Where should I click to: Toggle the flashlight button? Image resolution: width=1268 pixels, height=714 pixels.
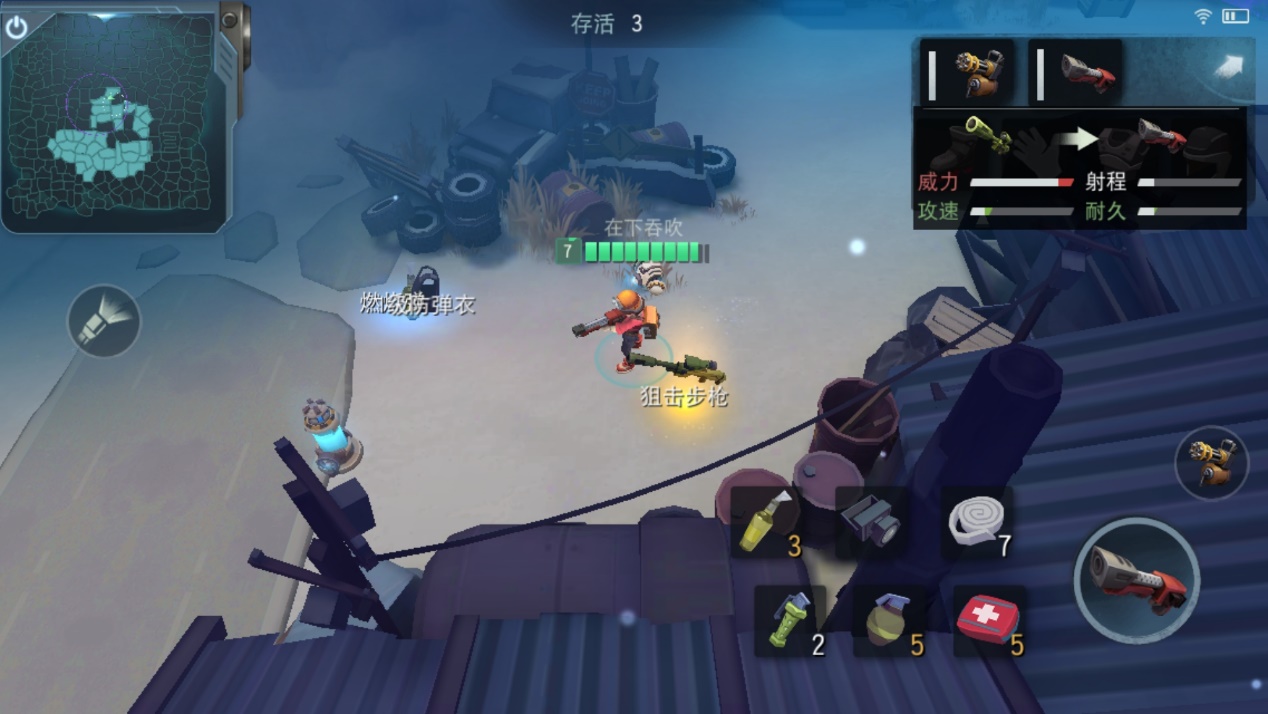(104, 321)
